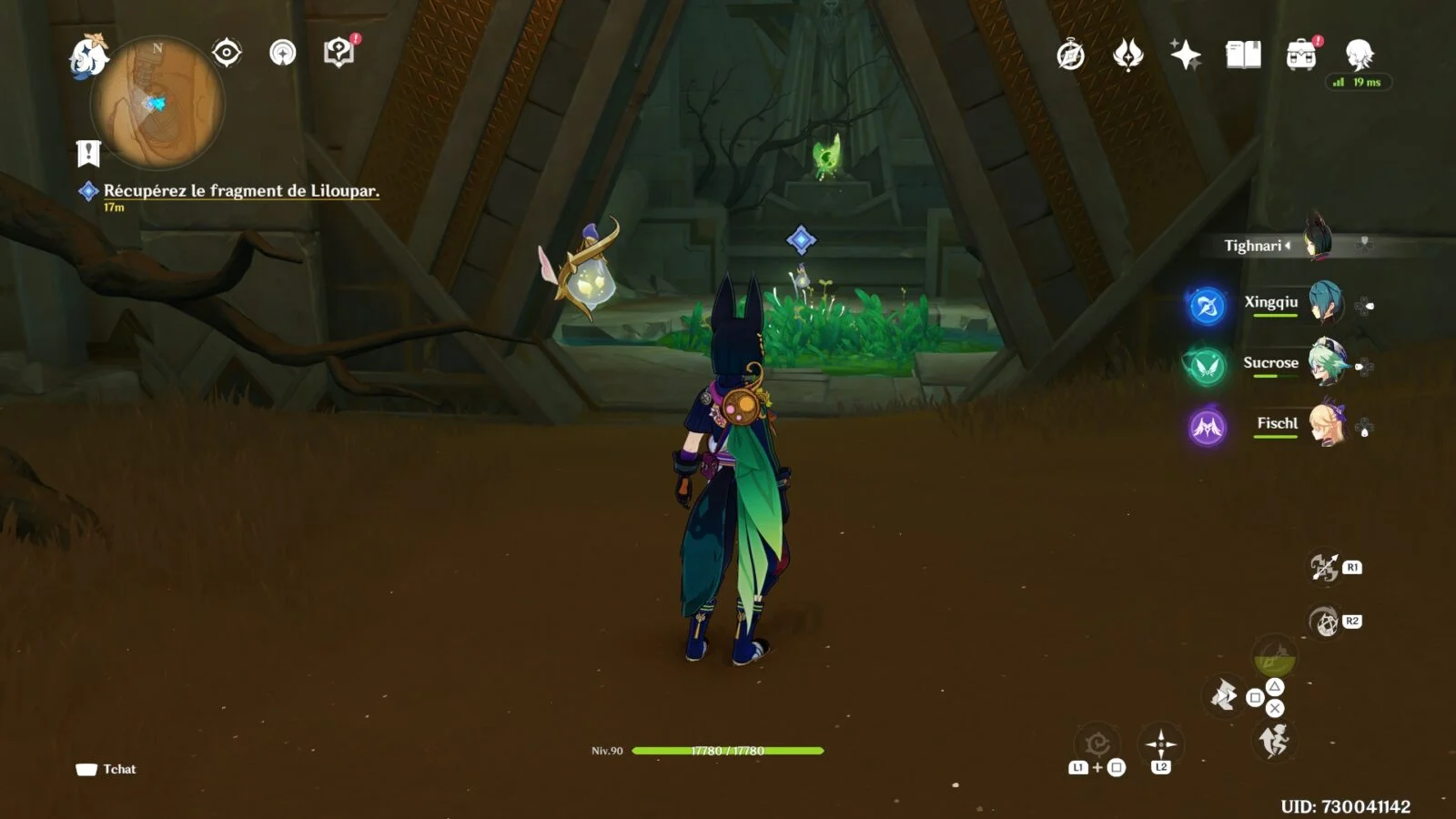Viewport: 1456px width, 819px height.
Task: Open the Adventurer Handbook book icon
Action: [x=1243, y=56]
